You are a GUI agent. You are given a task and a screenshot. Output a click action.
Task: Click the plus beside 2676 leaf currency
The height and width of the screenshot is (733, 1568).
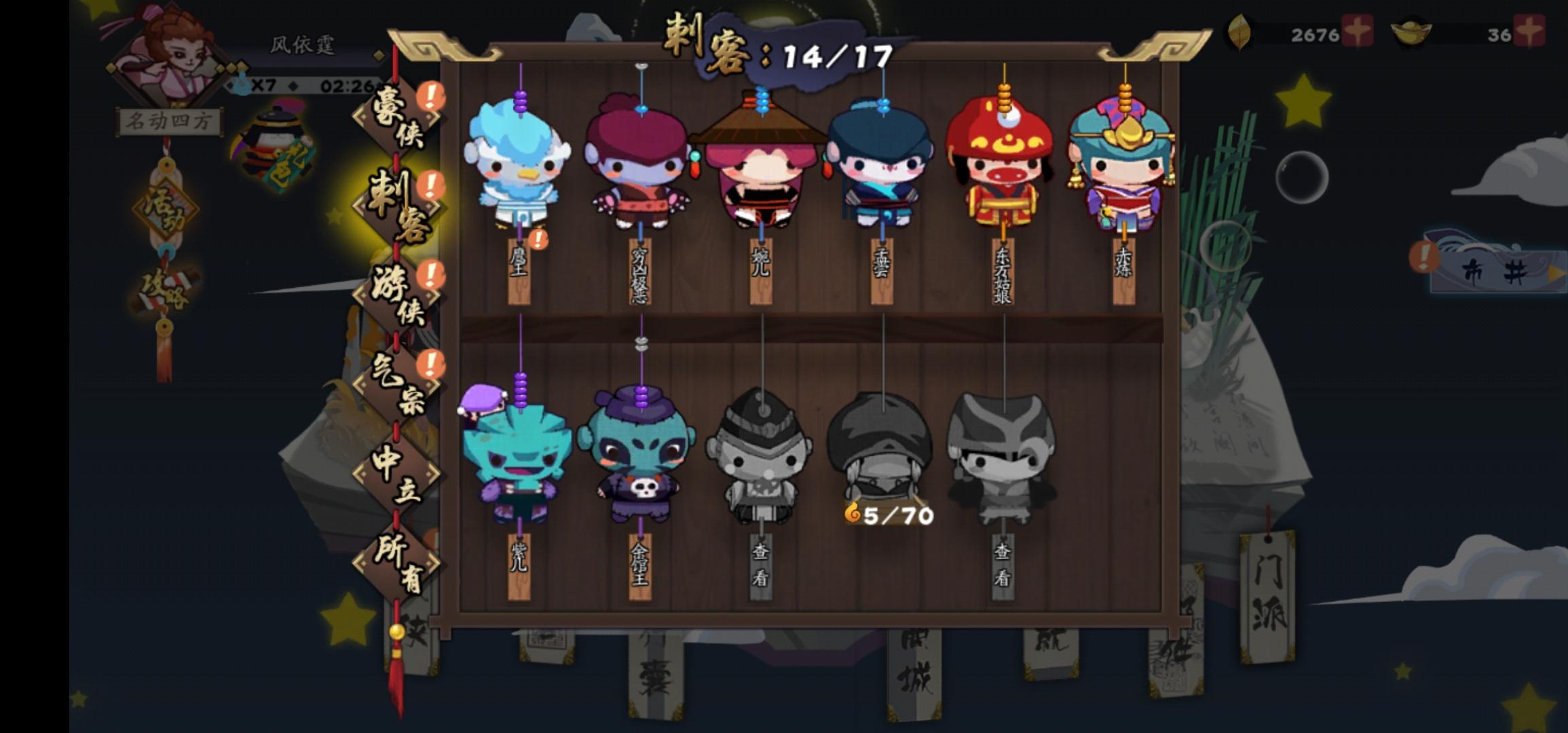tap(1358, 31)
